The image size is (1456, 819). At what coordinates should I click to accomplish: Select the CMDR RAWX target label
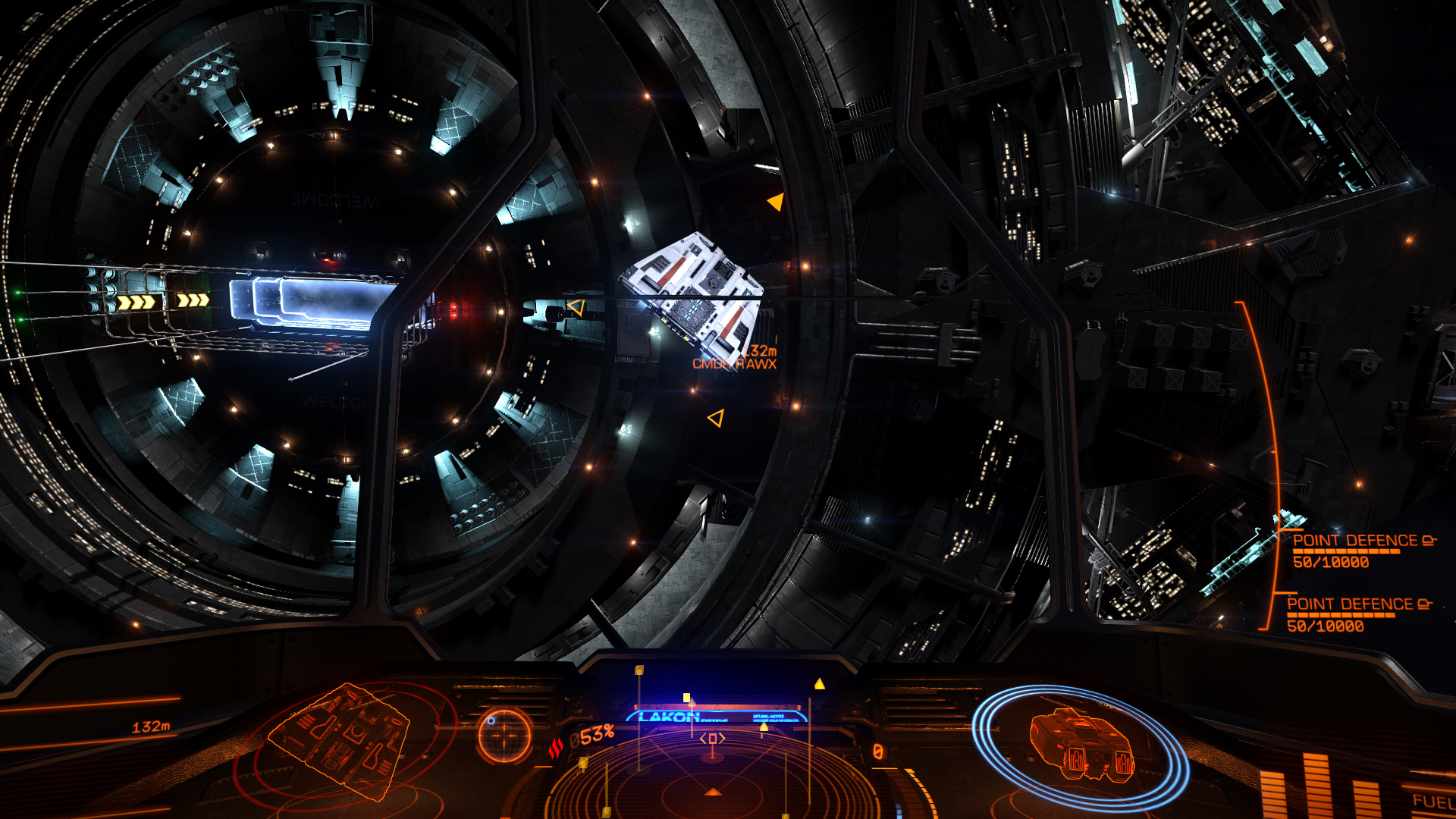[x=734, y=364]
